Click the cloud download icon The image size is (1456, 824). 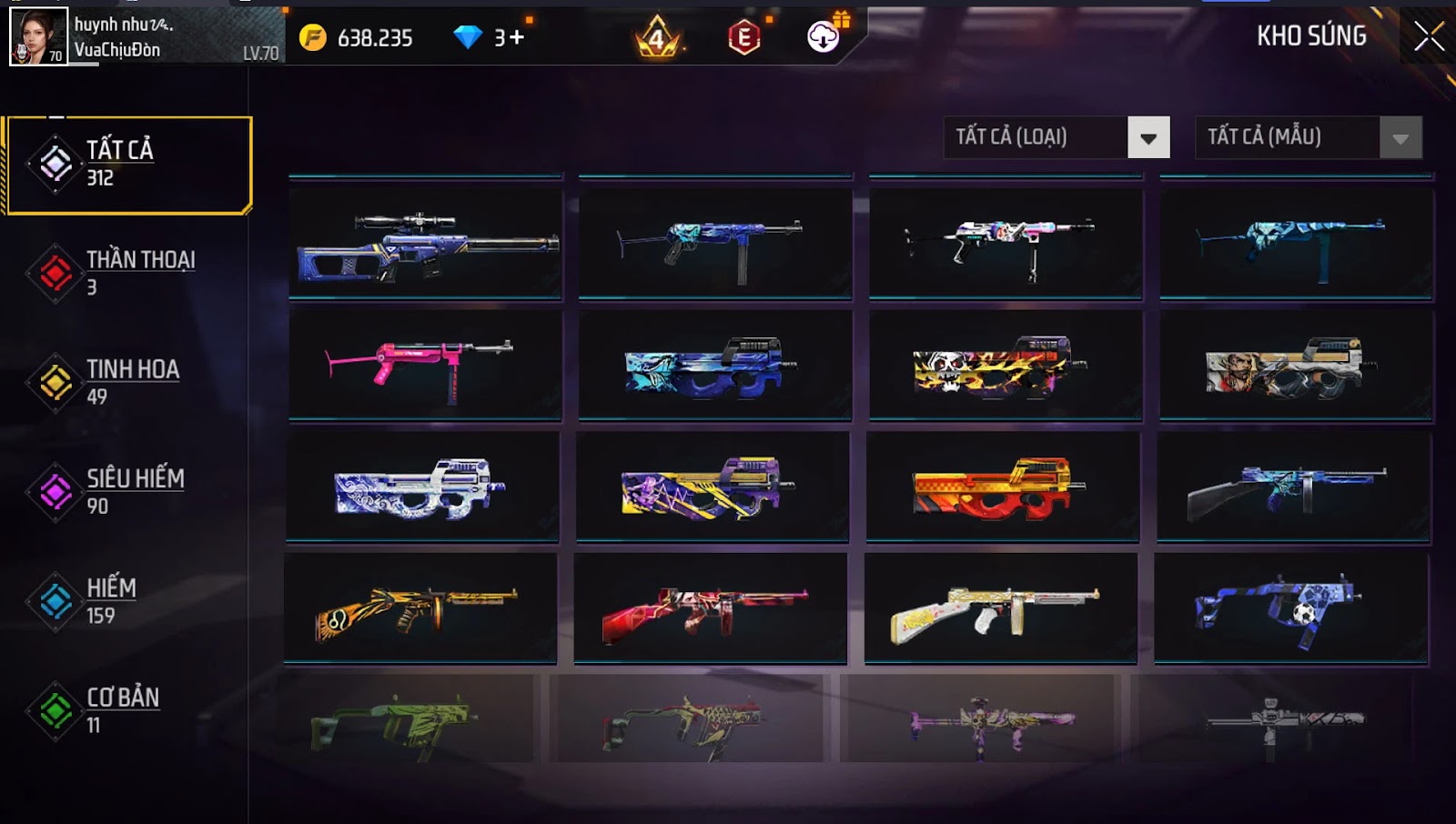point(824,36)
